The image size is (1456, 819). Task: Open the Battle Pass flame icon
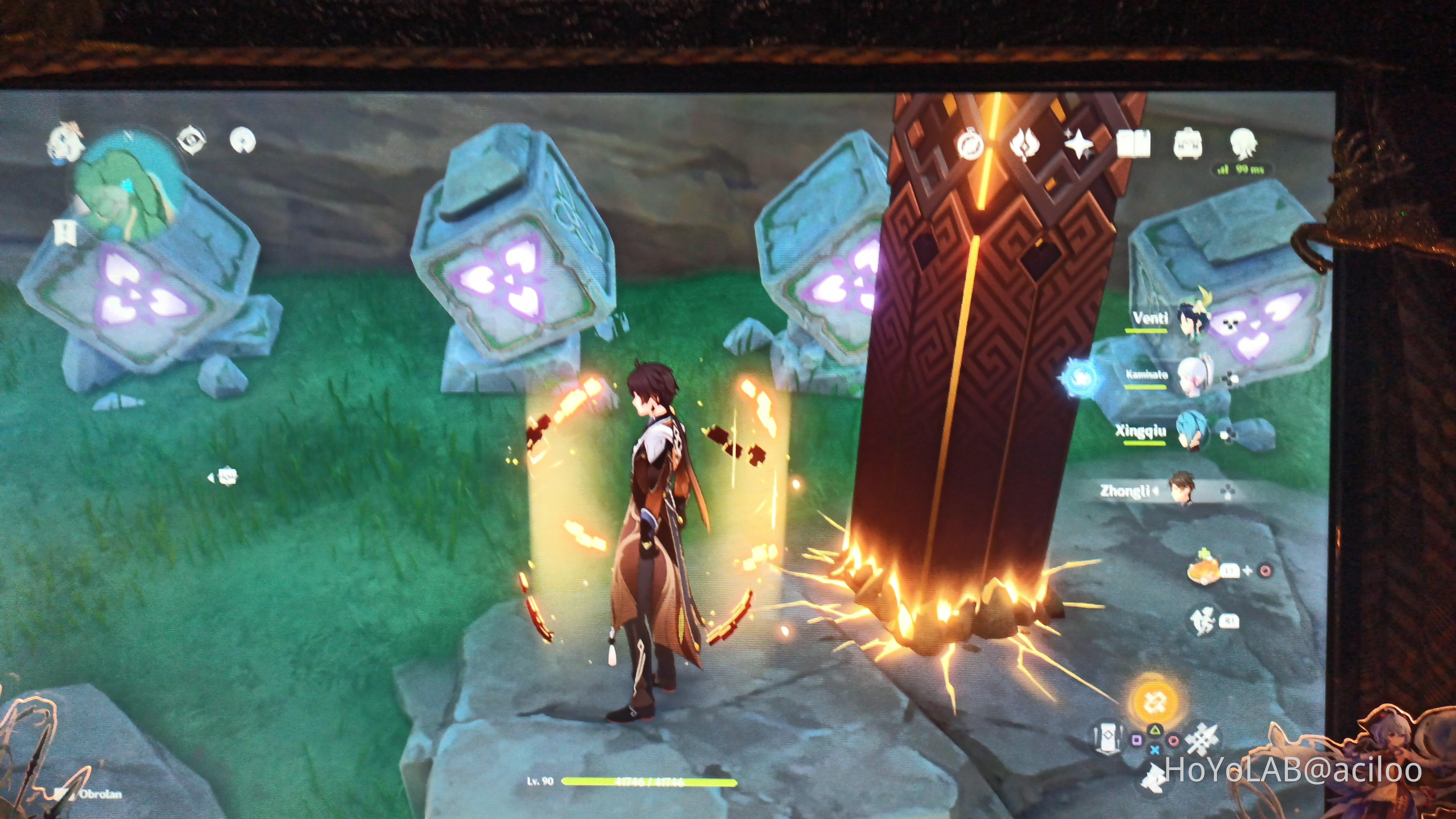(x=1025, y=144)
